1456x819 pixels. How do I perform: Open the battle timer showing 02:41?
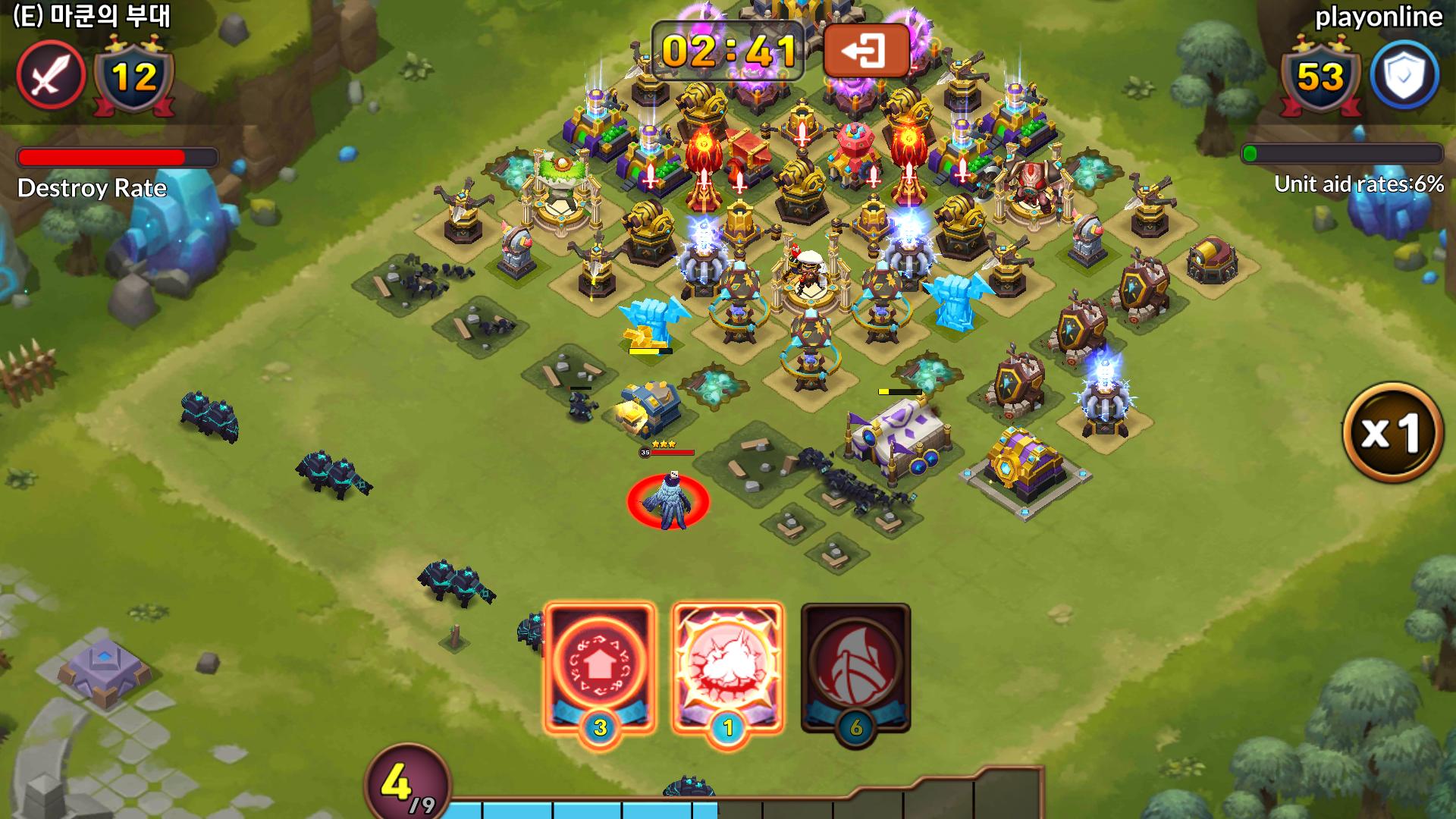tap(730, 53)
